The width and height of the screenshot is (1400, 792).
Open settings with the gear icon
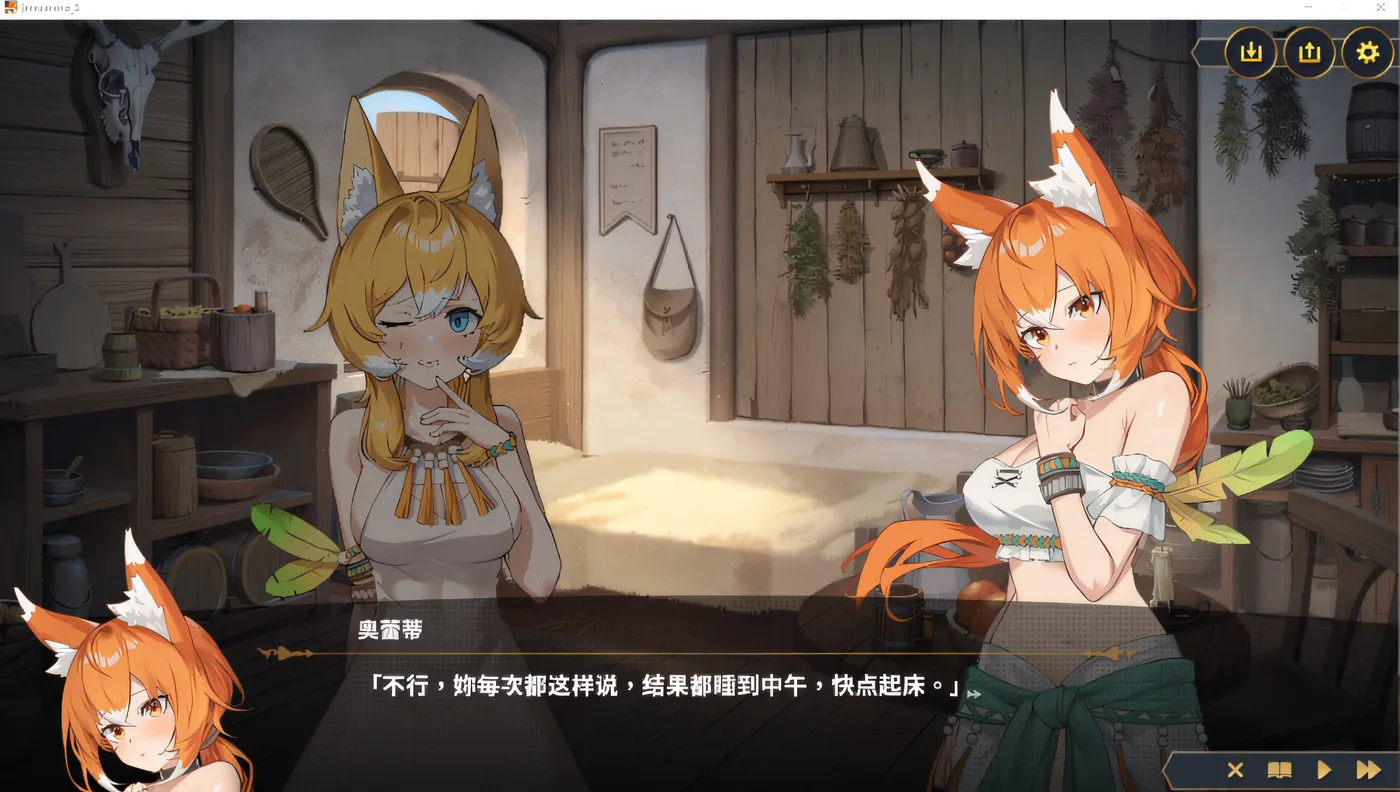(1367, 52)
